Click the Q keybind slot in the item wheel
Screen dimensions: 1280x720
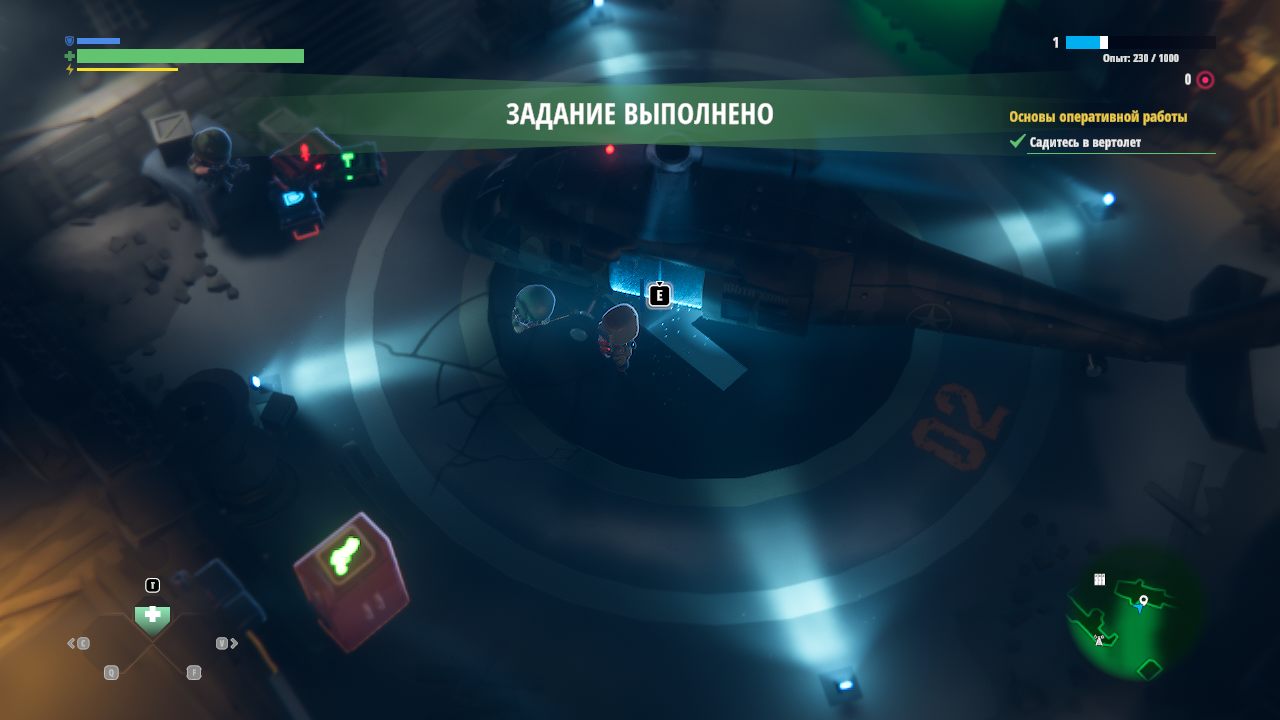tap(111, 672)
